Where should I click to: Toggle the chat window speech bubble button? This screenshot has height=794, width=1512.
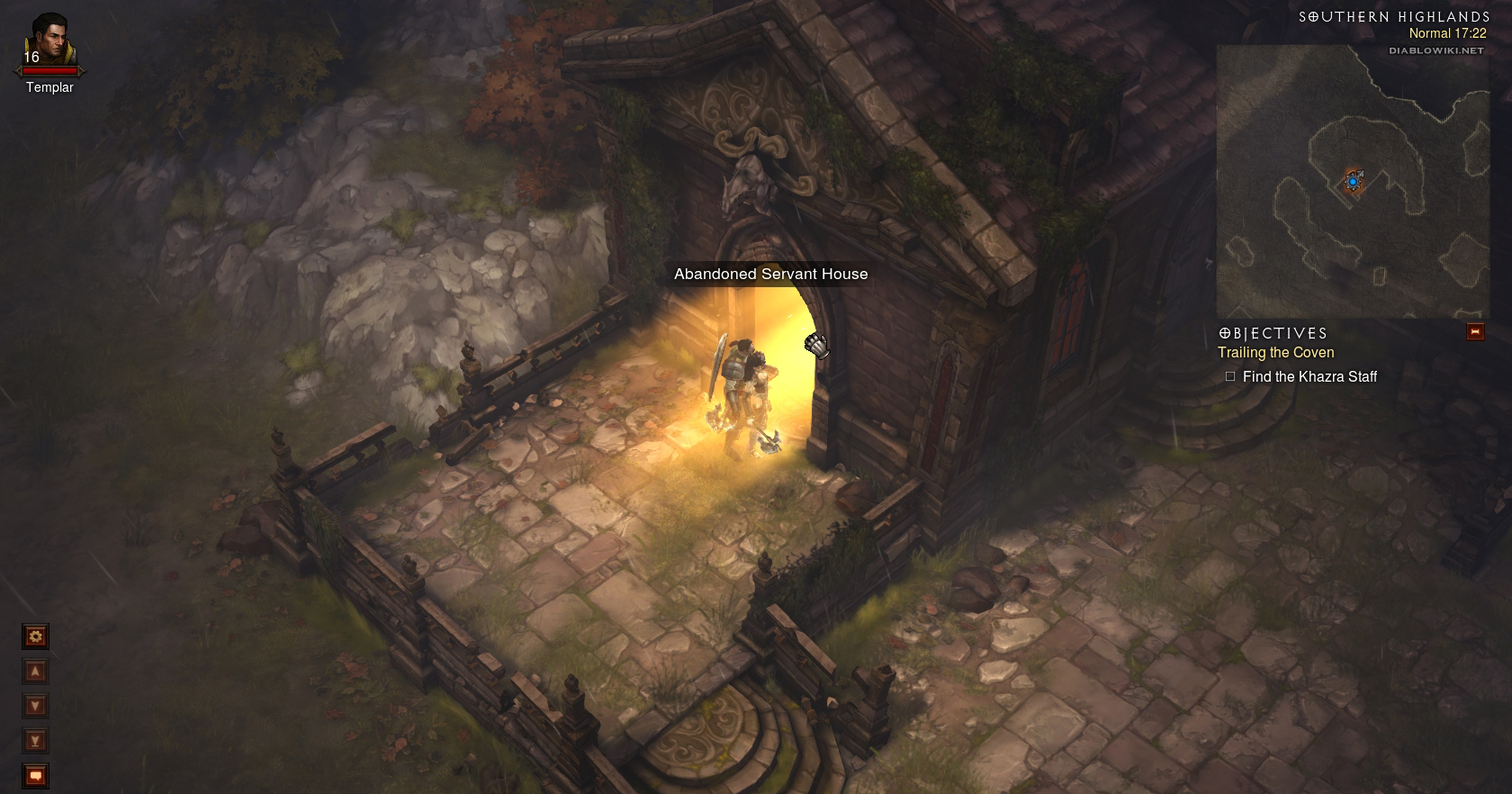(35, 775)
